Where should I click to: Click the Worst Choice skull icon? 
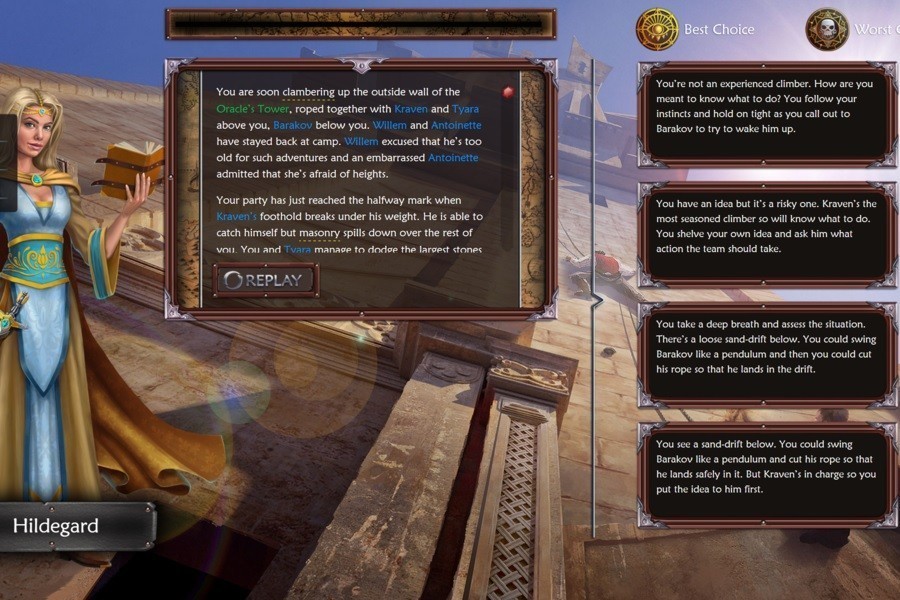pos(827,29)
